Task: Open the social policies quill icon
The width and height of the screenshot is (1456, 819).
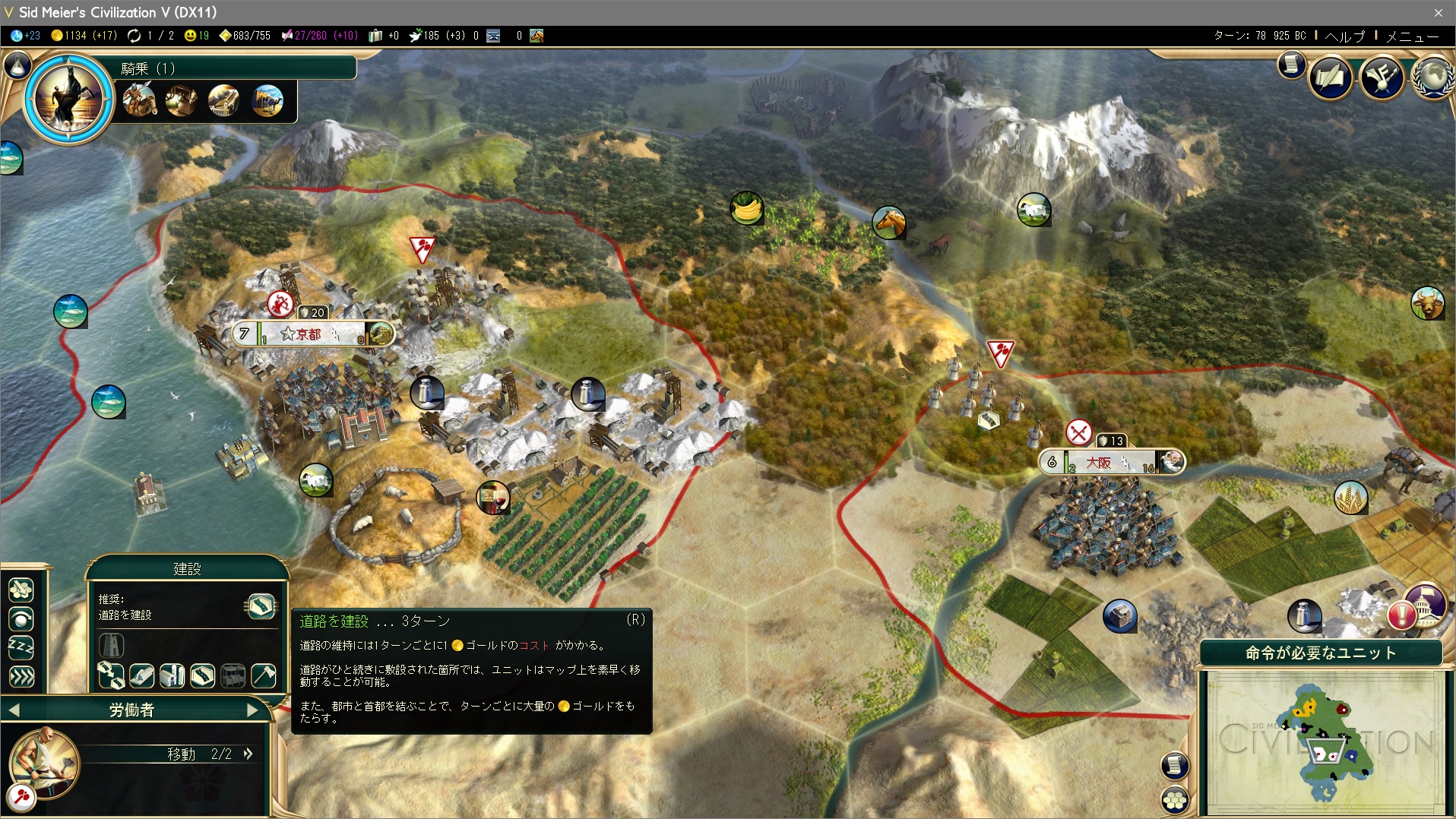Action: 1330,77
